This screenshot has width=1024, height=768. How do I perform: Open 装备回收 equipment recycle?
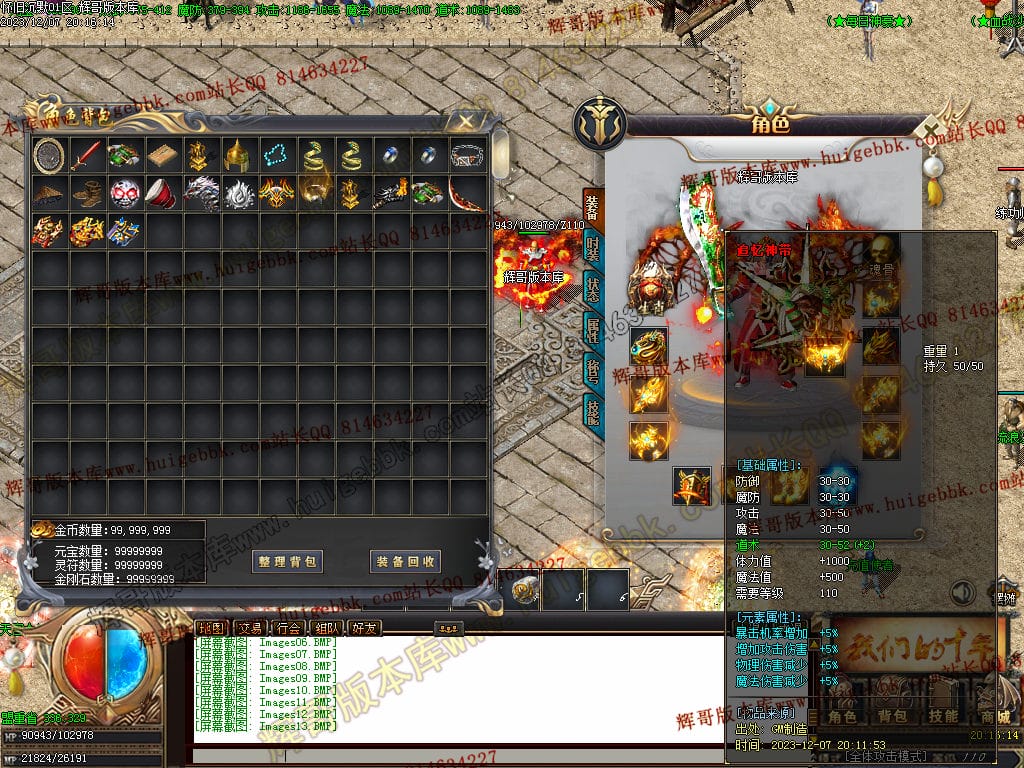(405, 561)
